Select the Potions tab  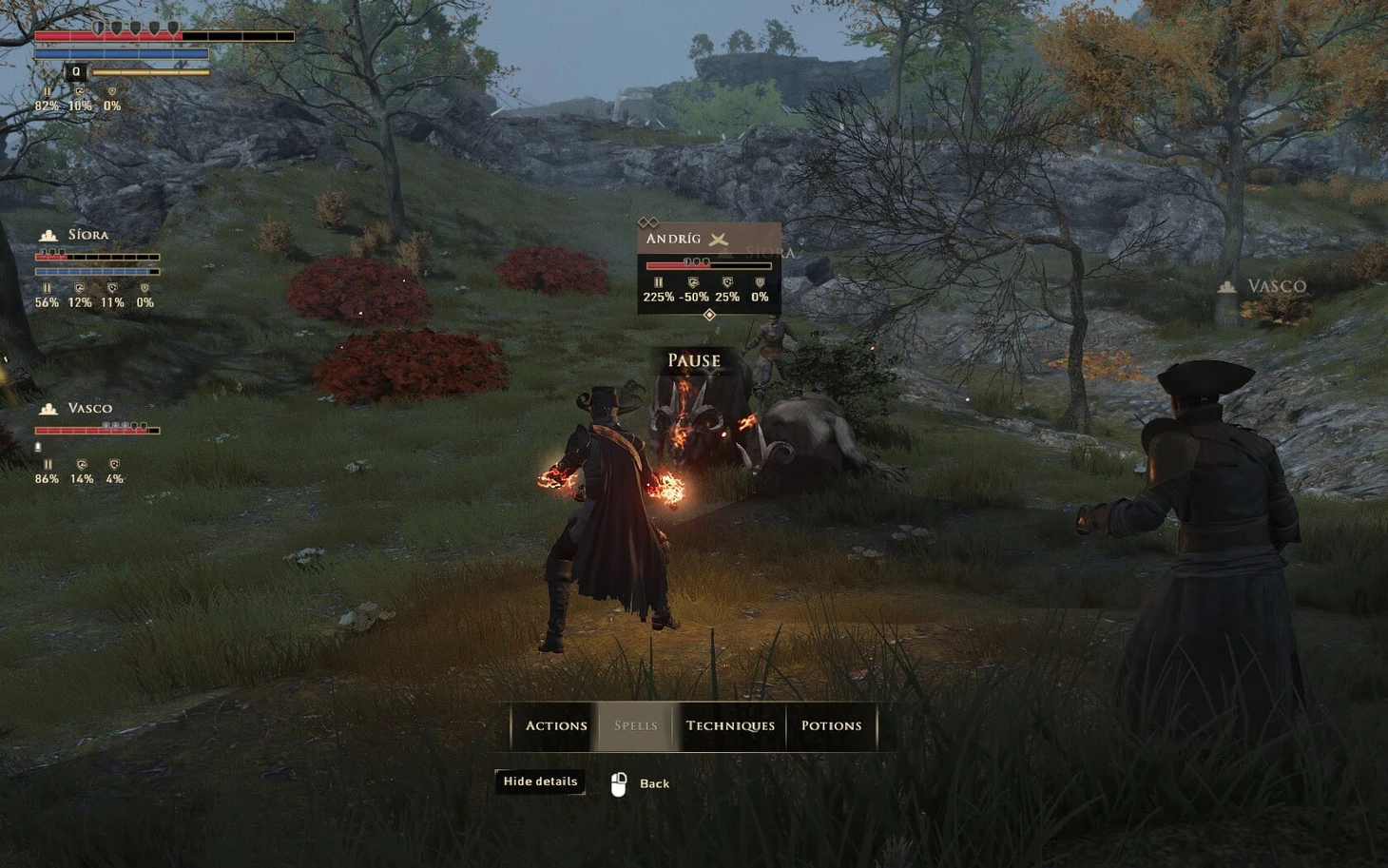(831, 726)
